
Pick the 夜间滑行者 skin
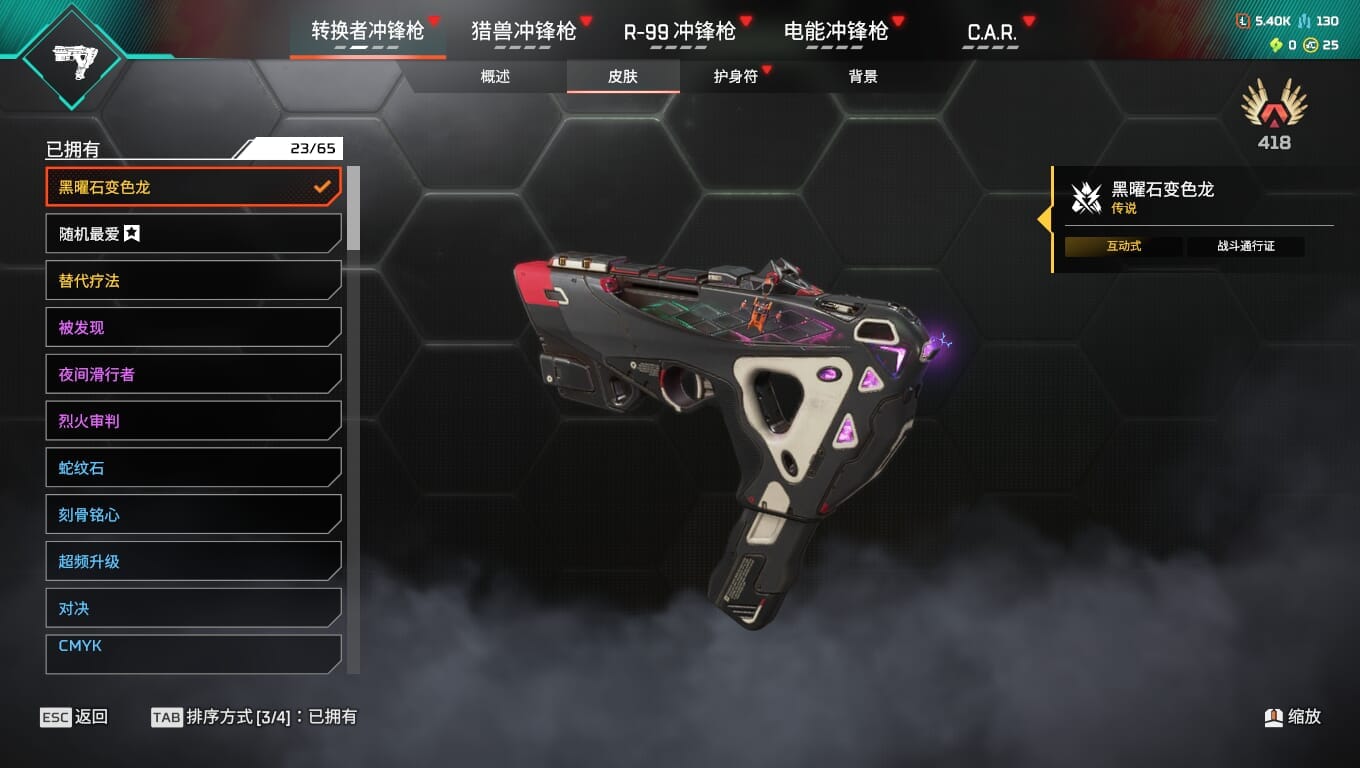click(193, 374)
